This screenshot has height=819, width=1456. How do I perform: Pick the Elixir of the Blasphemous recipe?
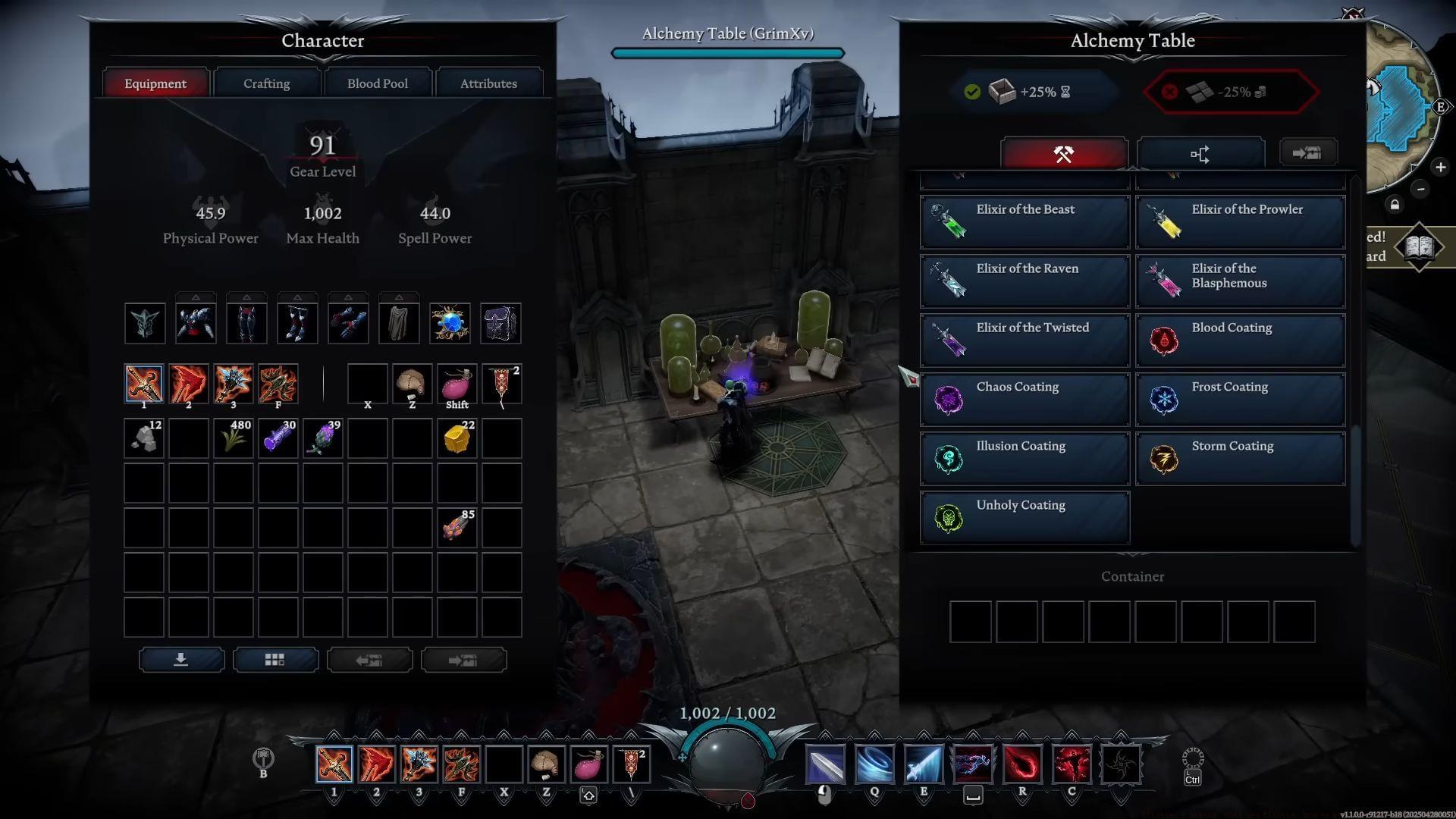tap(1240, 281)
